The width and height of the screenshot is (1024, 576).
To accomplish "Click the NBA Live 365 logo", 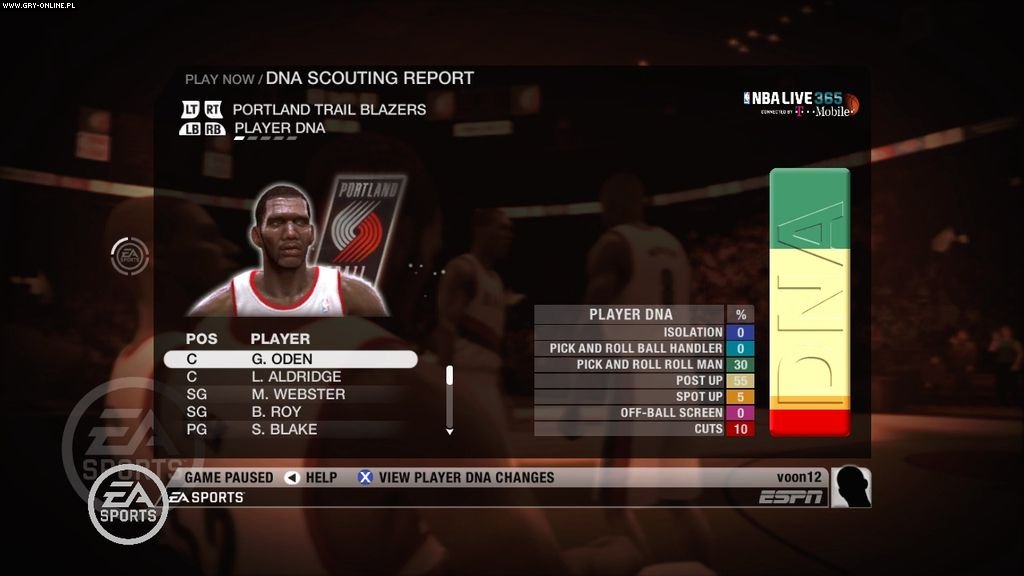I will click(x=800, y=103).
